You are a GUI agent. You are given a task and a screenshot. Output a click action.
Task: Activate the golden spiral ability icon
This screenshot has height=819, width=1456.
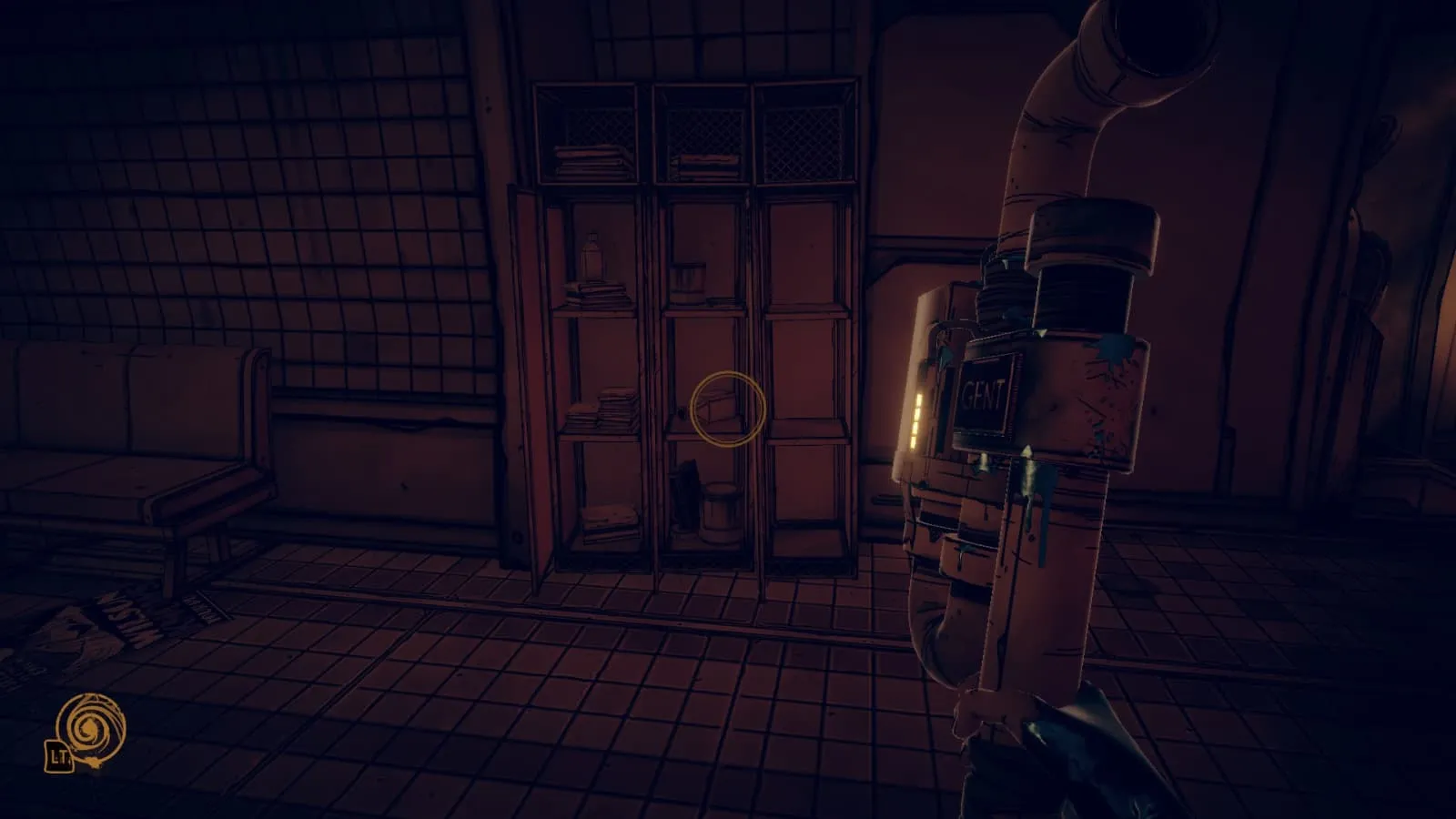click(x=90, y=727)
